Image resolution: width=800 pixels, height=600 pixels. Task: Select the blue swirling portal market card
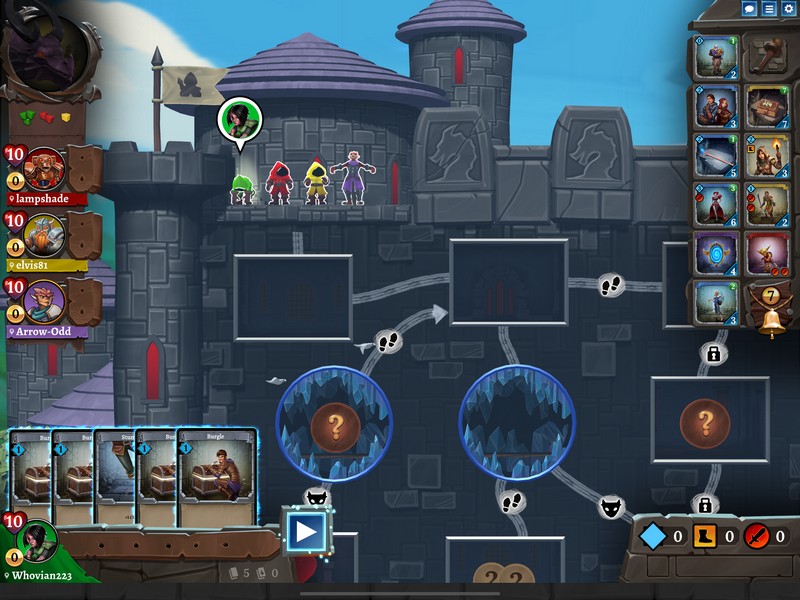tap(717, 254)
